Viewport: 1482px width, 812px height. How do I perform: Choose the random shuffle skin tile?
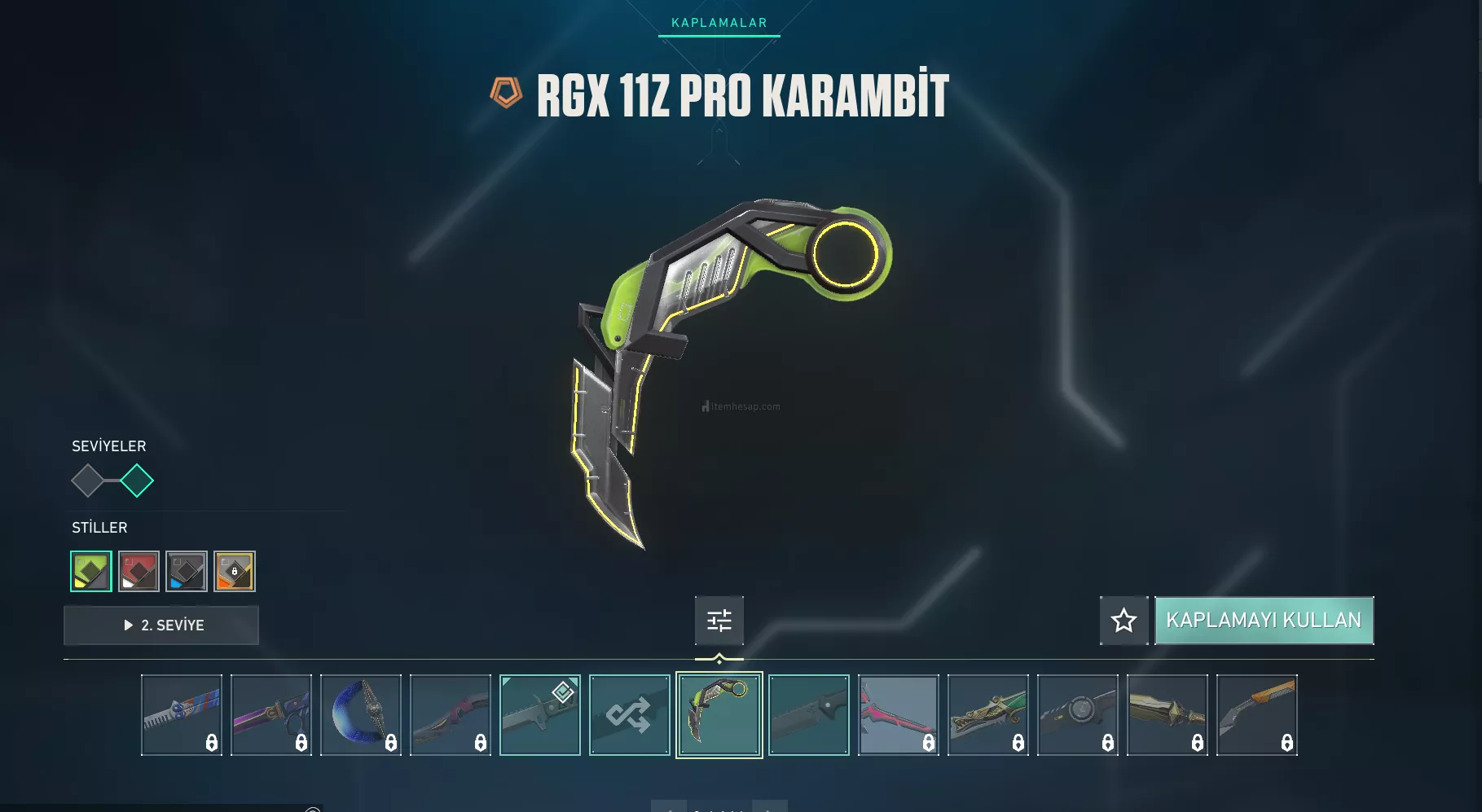pos(629,715)
